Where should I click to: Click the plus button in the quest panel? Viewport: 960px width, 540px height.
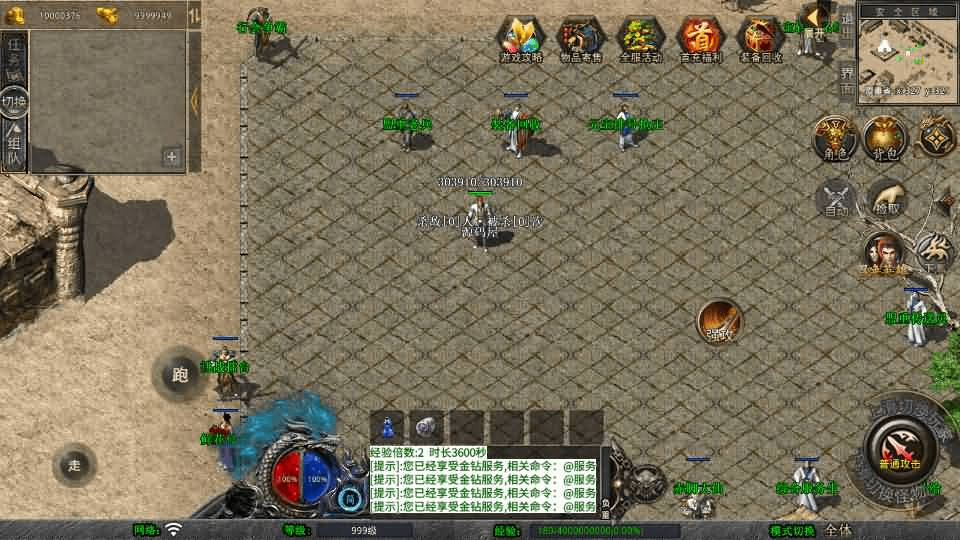coord(172,157)
